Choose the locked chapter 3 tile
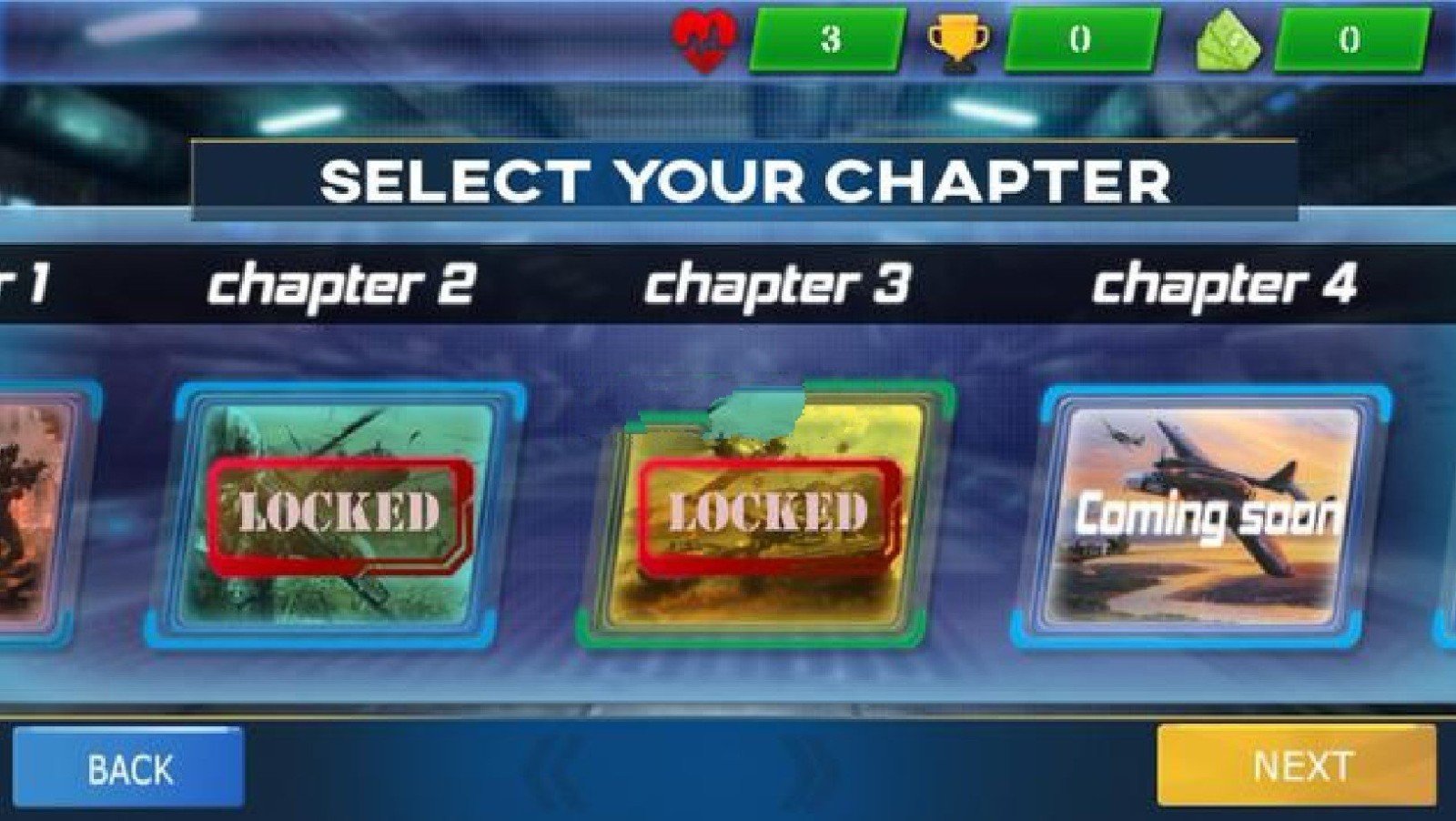The image size is (1456, 821). (x=764, y=515)
